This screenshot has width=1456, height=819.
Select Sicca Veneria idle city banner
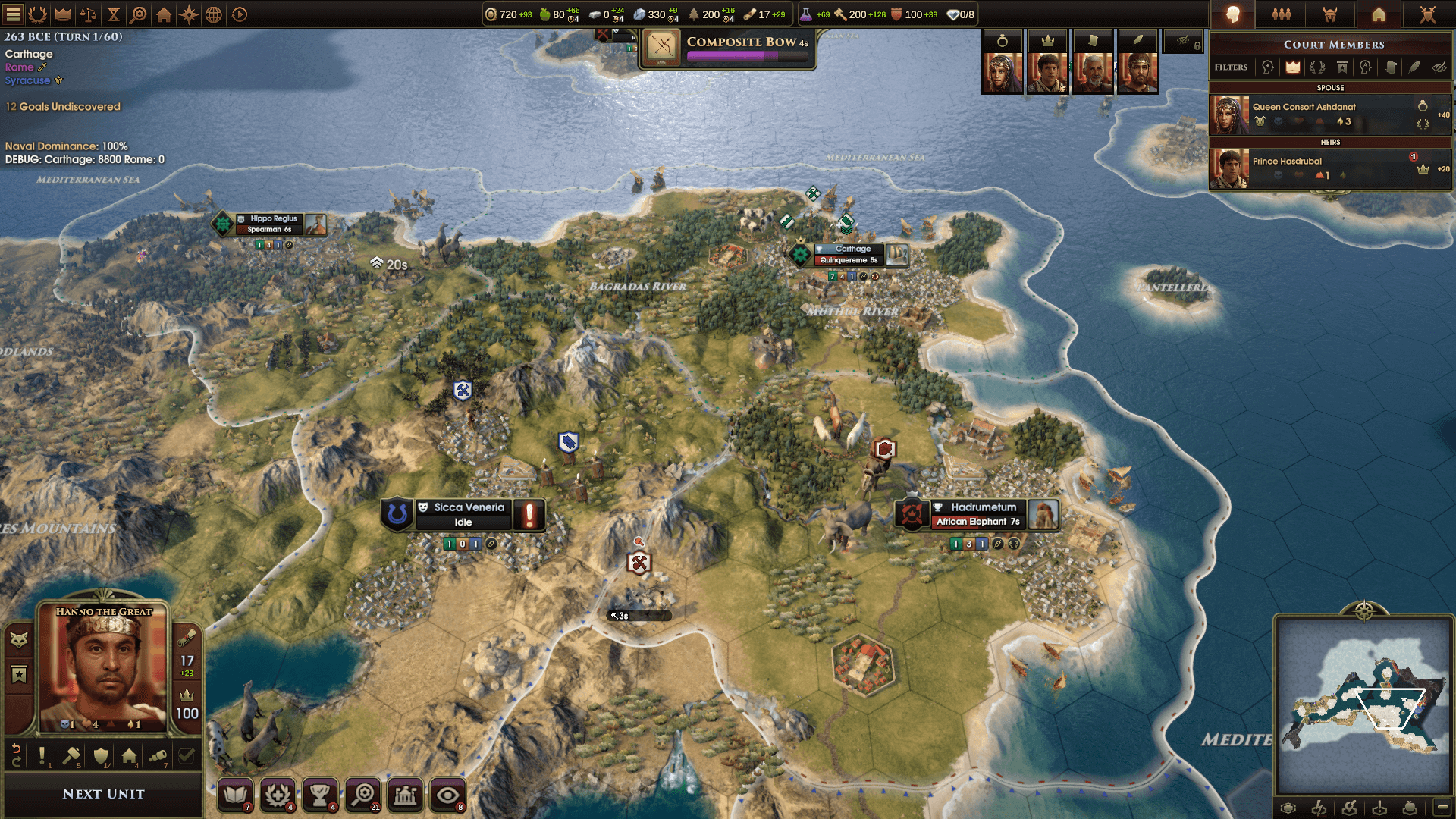(464, 514)
